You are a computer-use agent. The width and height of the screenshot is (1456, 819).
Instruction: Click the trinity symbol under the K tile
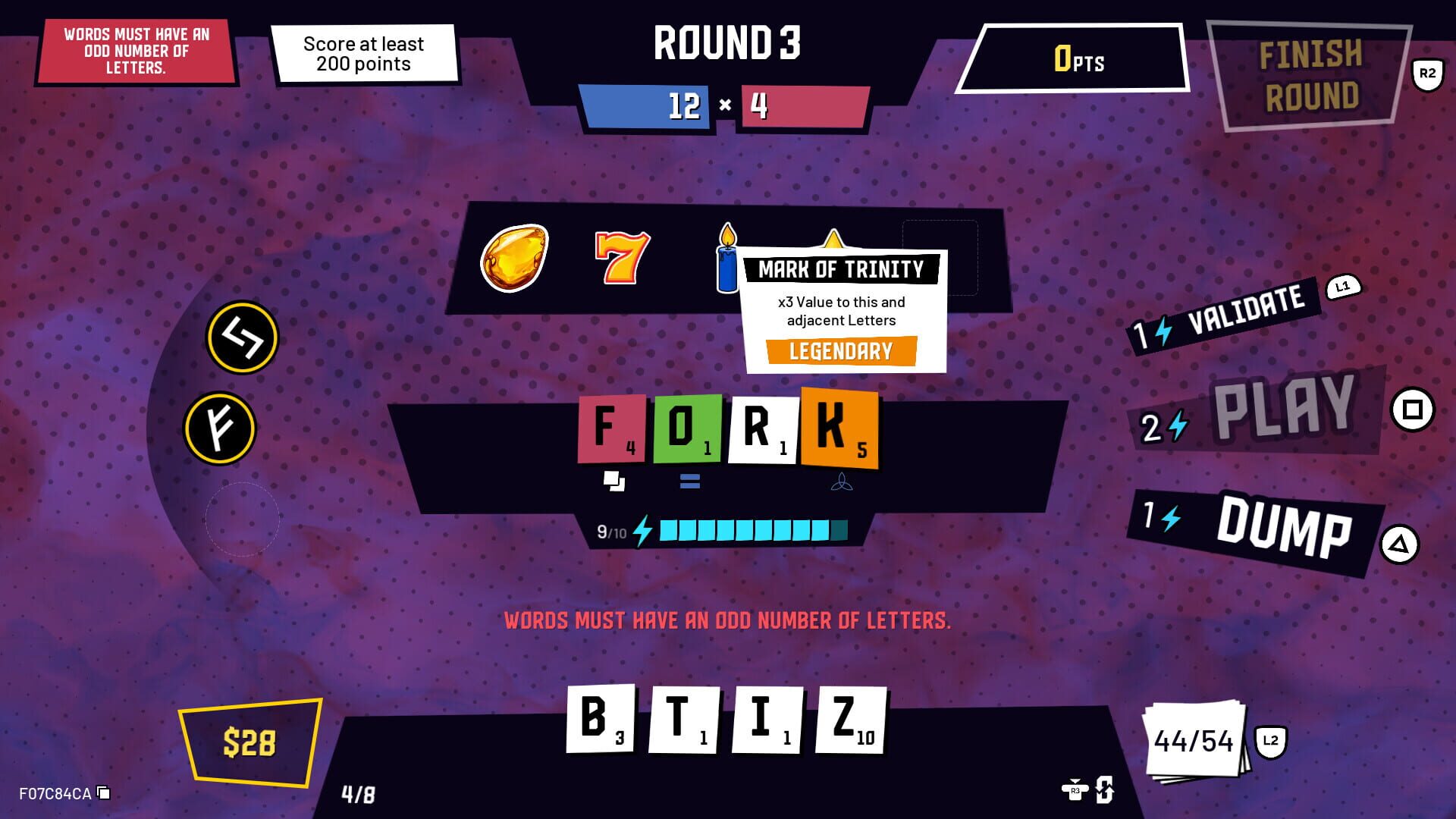coord(842,481)
